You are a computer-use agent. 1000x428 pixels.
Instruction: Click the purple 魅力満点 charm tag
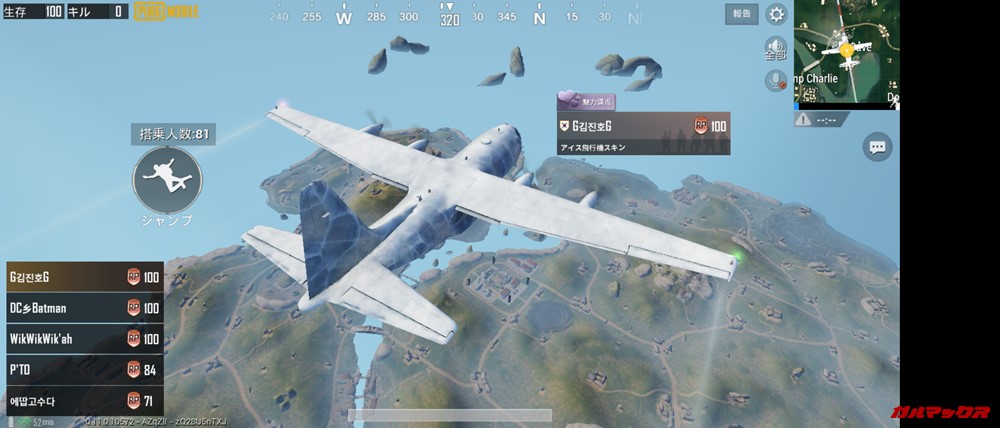587,101
